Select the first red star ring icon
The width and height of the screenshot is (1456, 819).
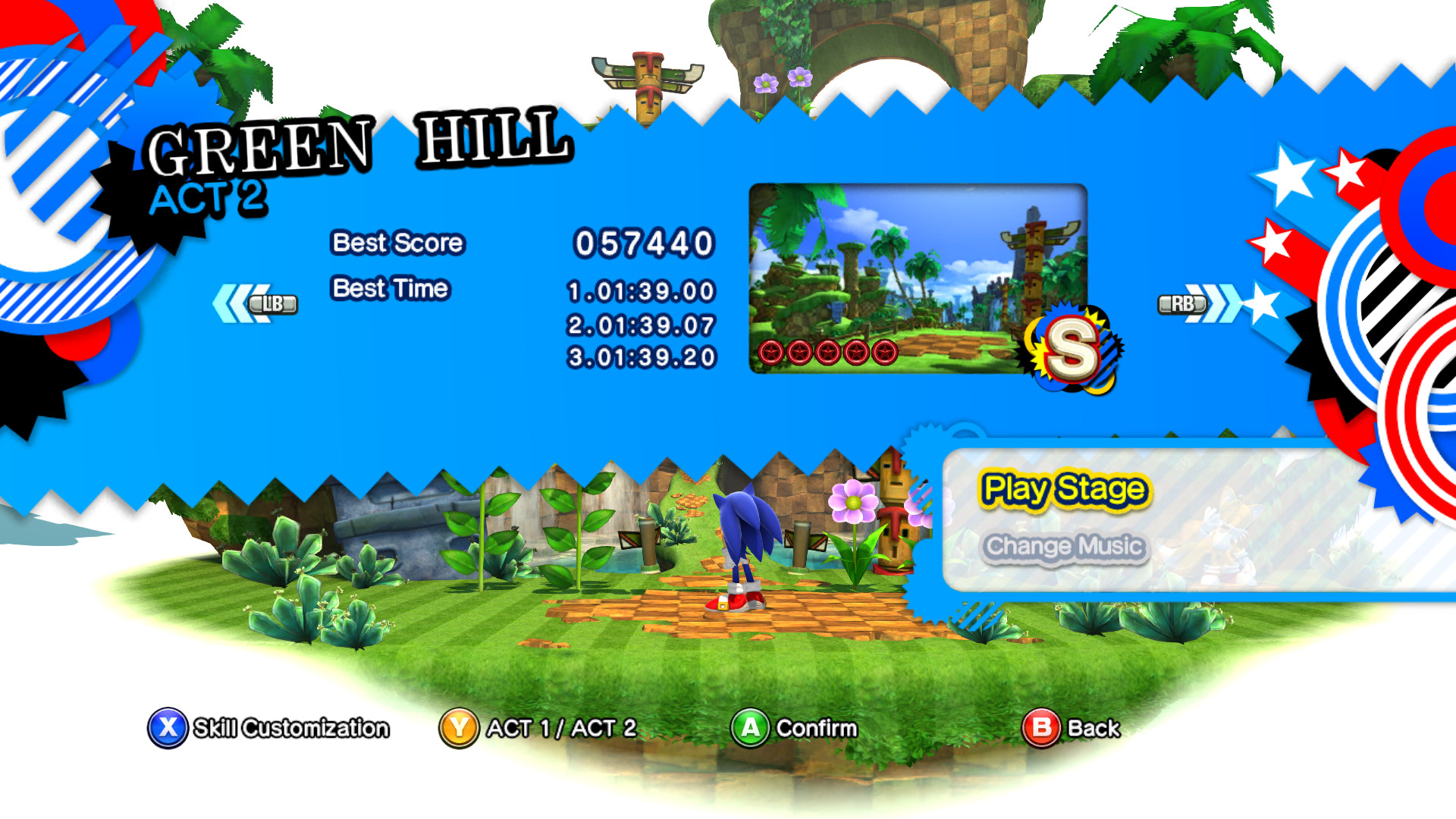click(x=770, y=350)
